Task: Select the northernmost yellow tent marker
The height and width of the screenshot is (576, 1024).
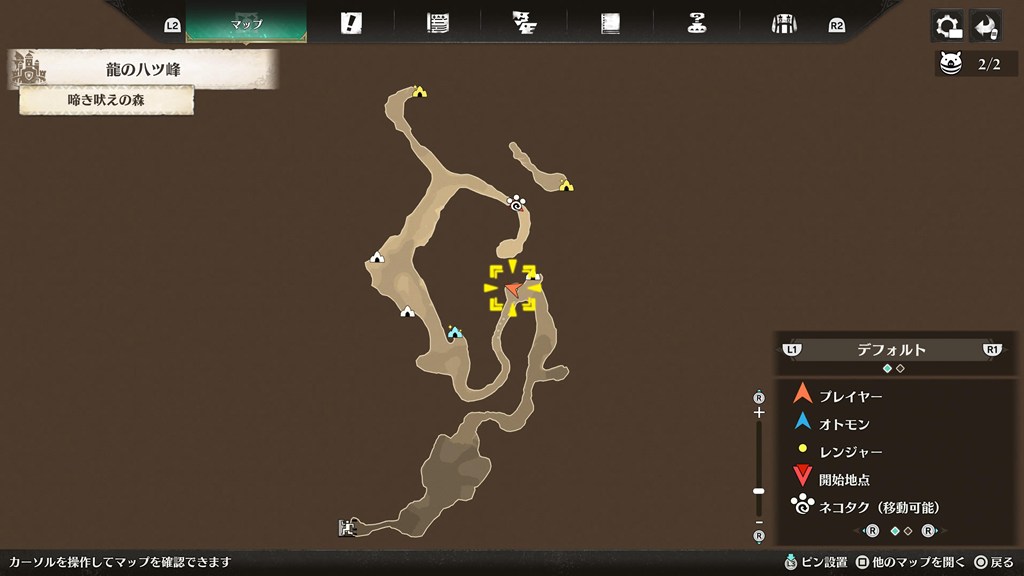Action: tap(420, 92)
